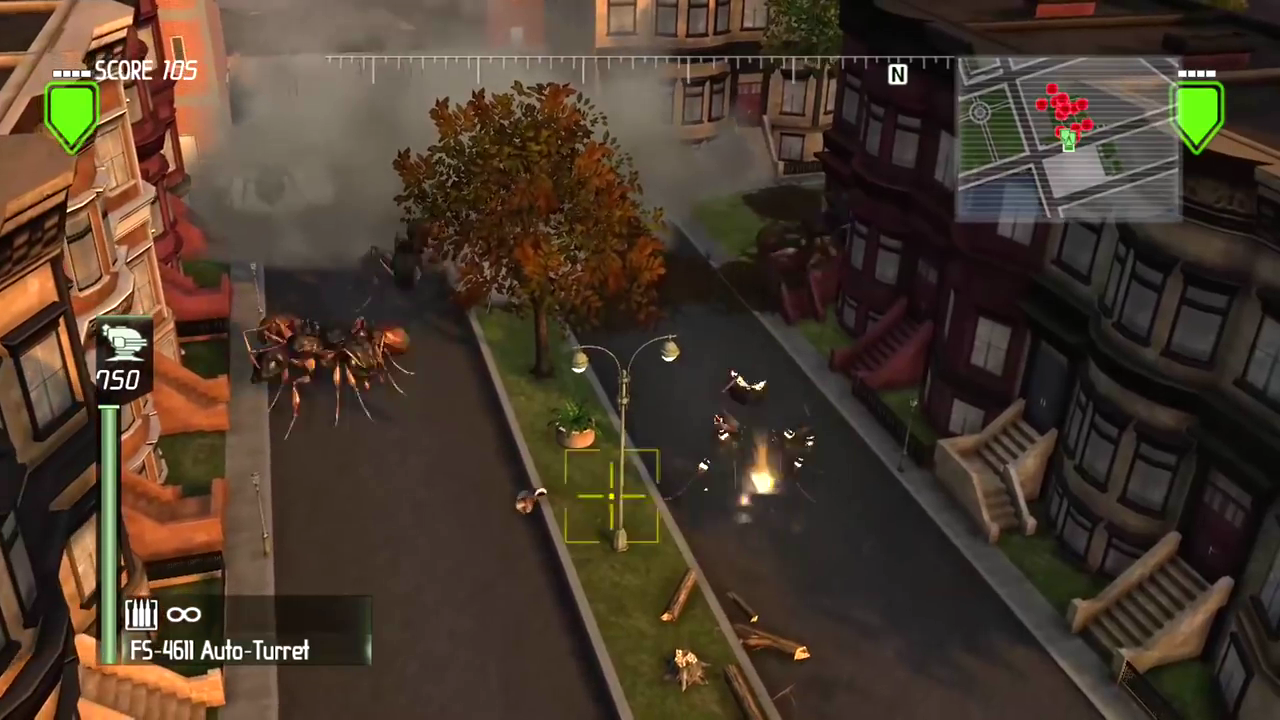Click the white dashes above the right shield
Screen dimensions: 1280x720
(x=1197, y=72)
